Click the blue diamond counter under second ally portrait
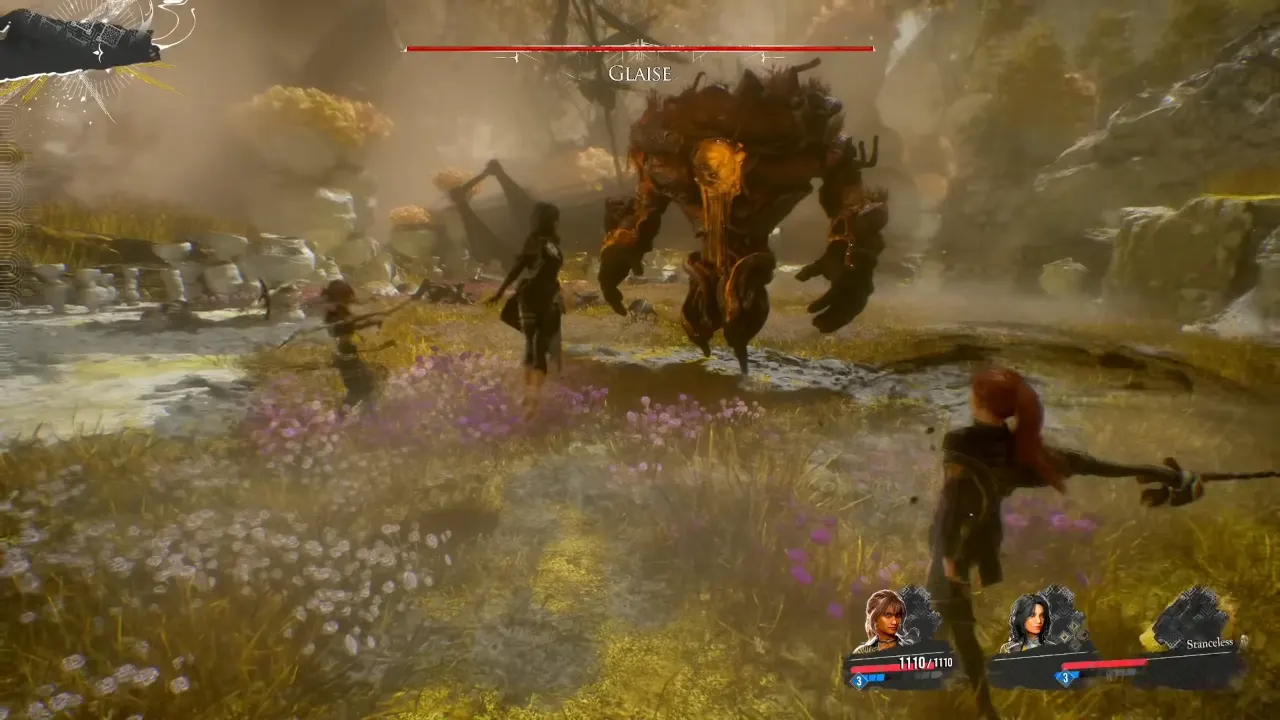Screen dimensions: 1280x720 pyautogui.click(x=1065, y=678)
